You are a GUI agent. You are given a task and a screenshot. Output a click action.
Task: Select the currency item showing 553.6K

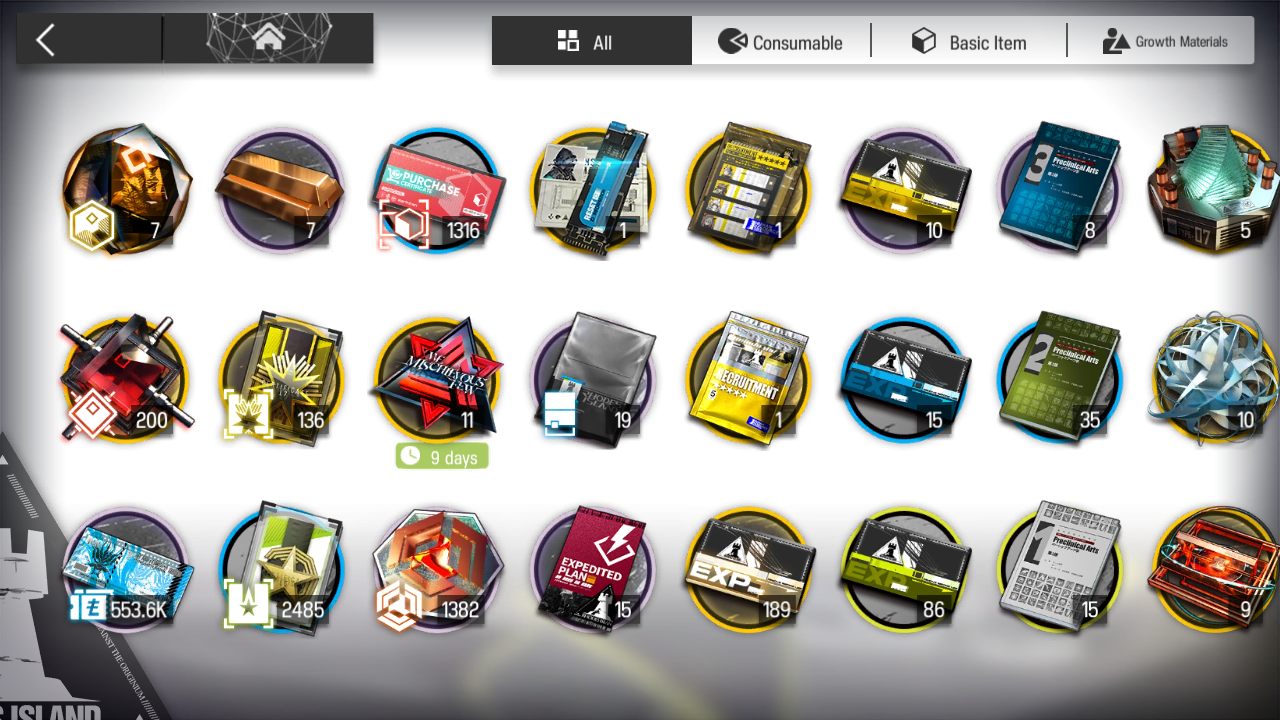[124, 570]
